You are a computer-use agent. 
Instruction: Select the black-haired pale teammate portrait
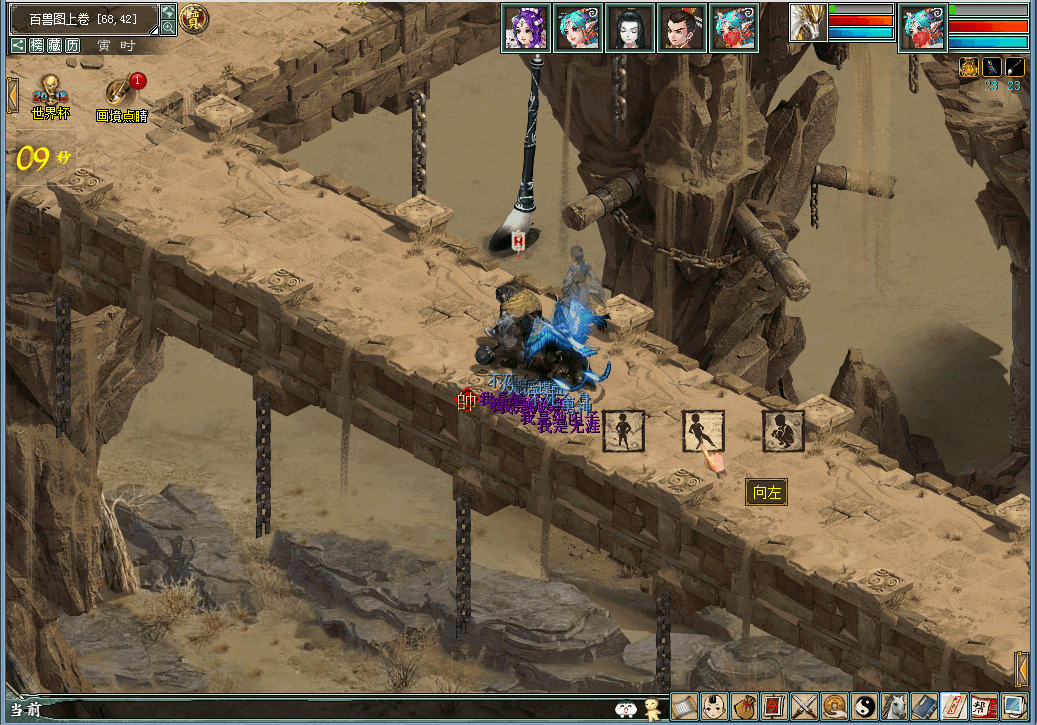630,28
